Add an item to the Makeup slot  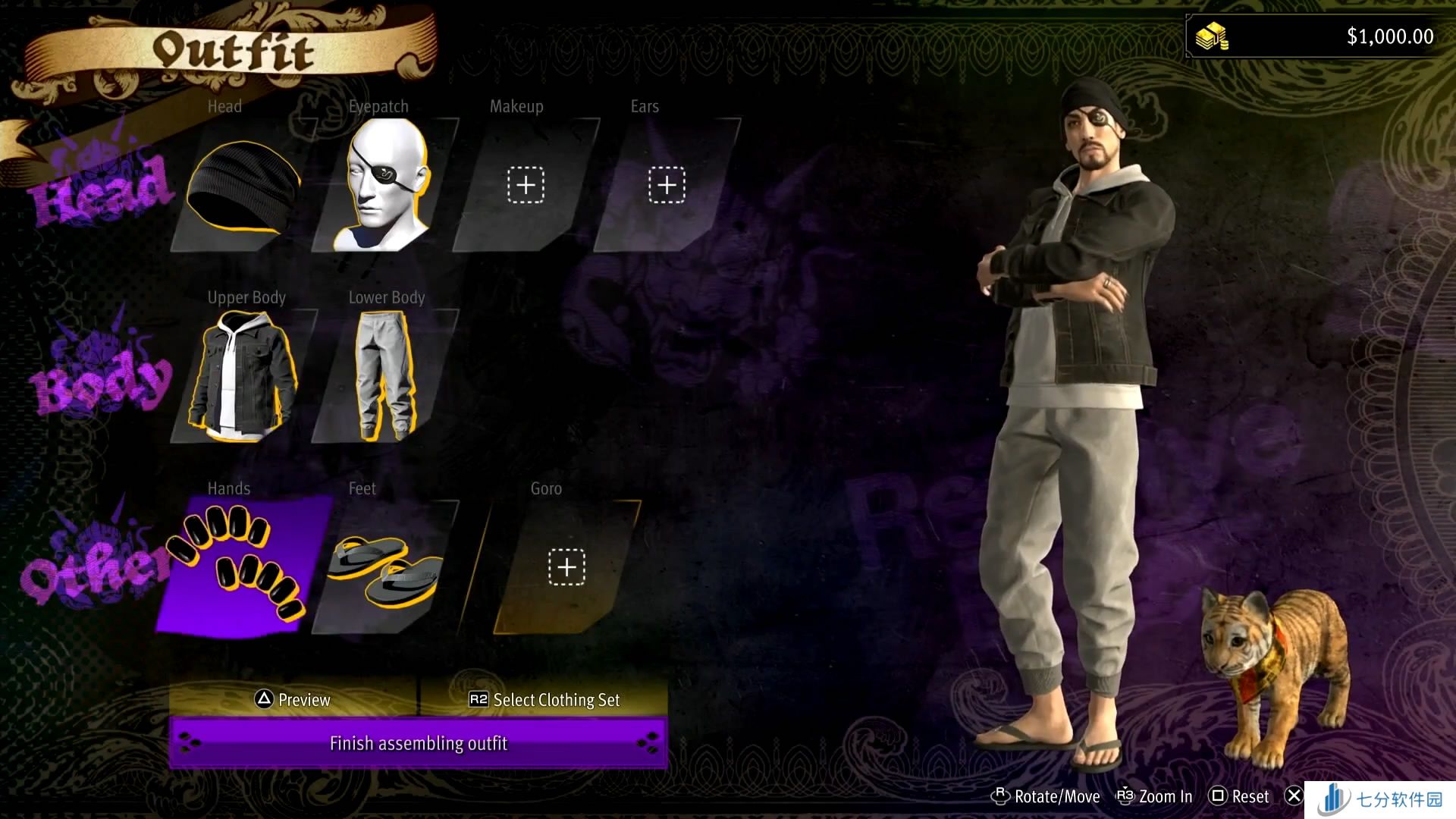point(526,185)
